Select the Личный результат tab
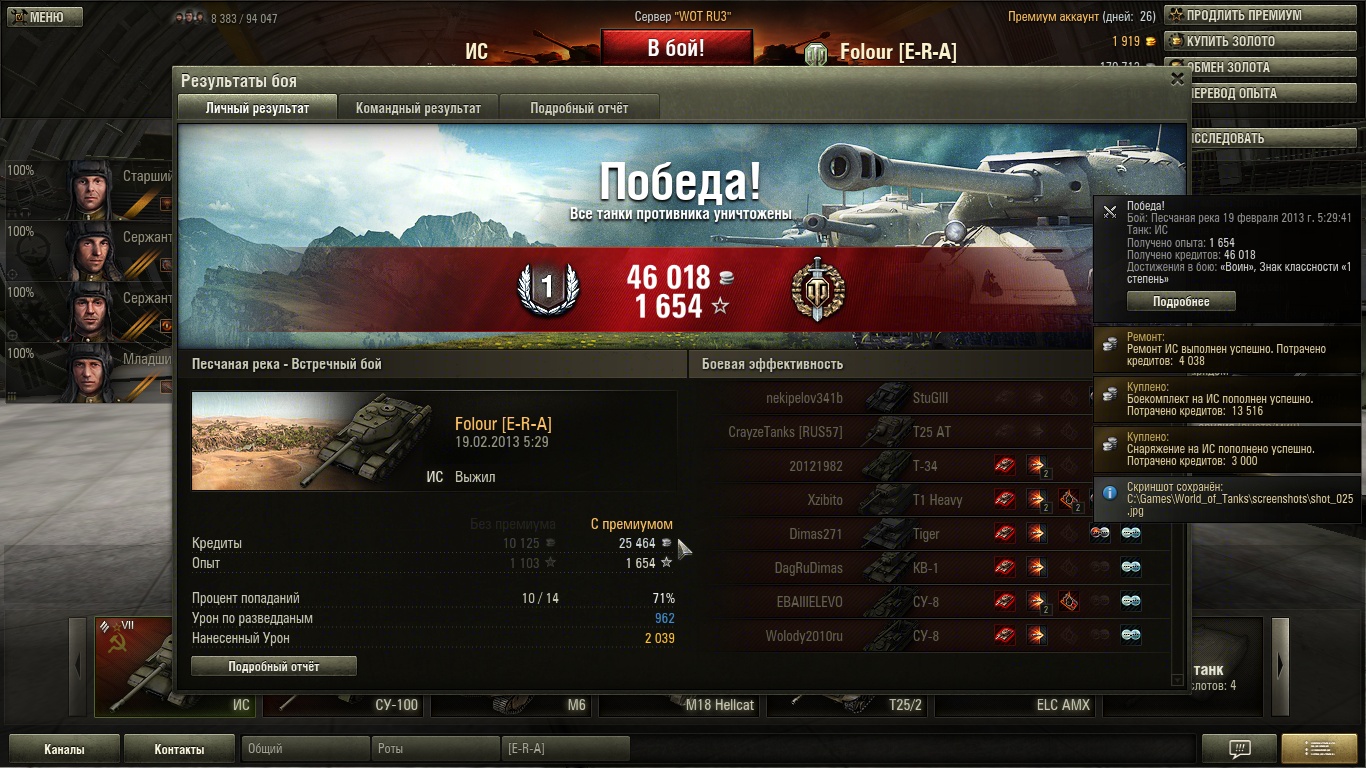 pos(257,108)
